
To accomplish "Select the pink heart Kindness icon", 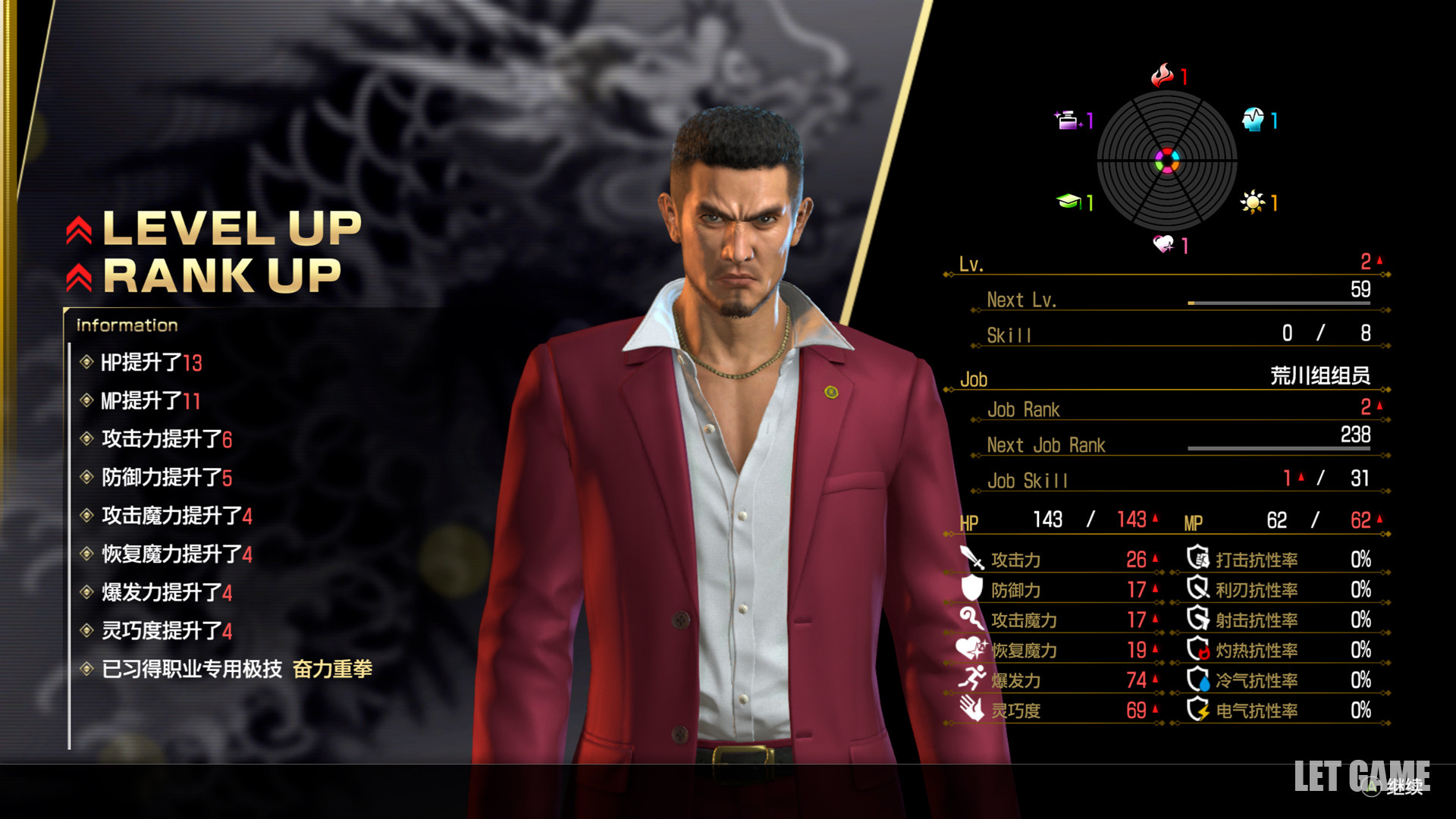I will (1163, 244).
